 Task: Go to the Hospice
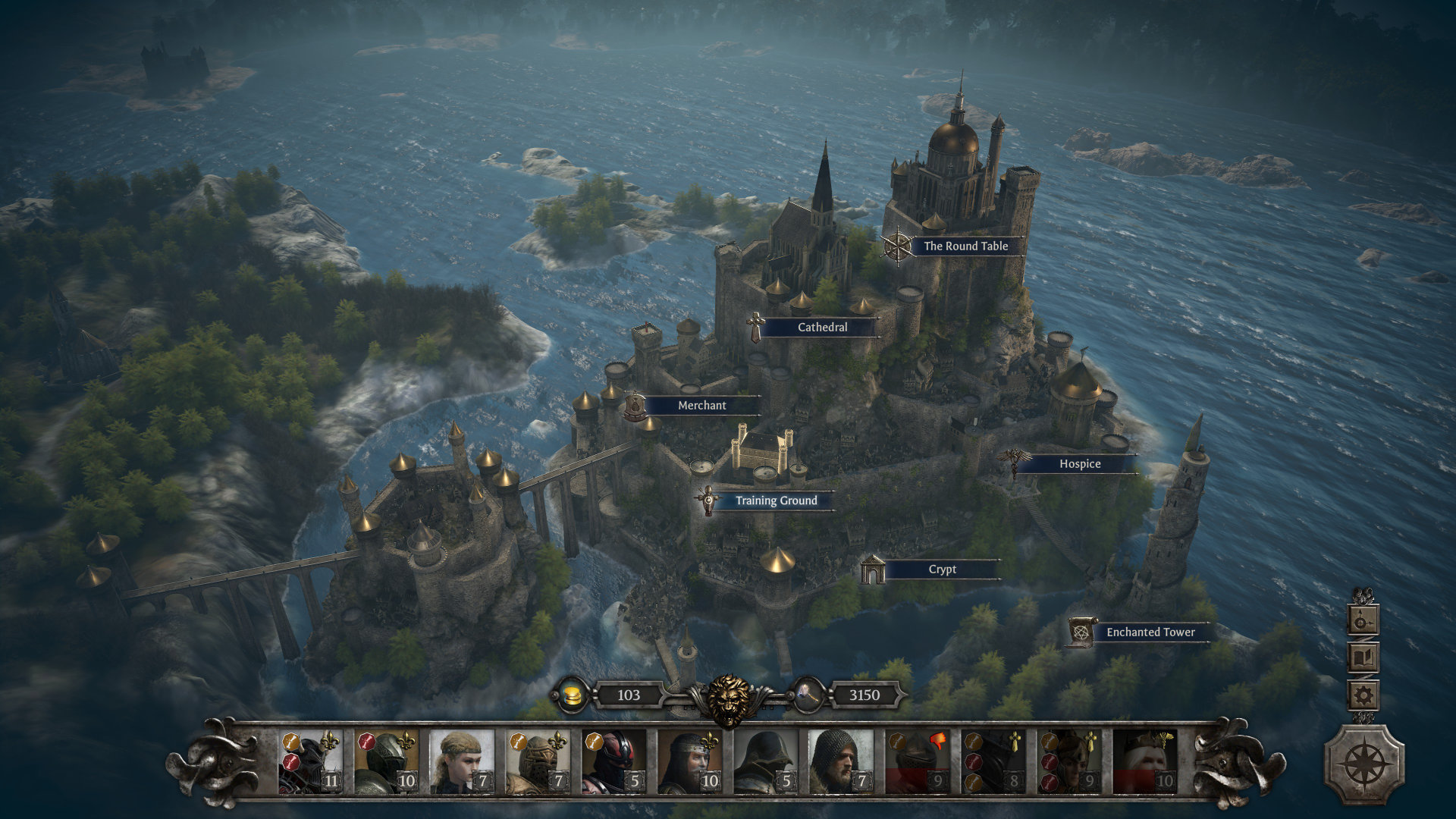(1079, 464)
